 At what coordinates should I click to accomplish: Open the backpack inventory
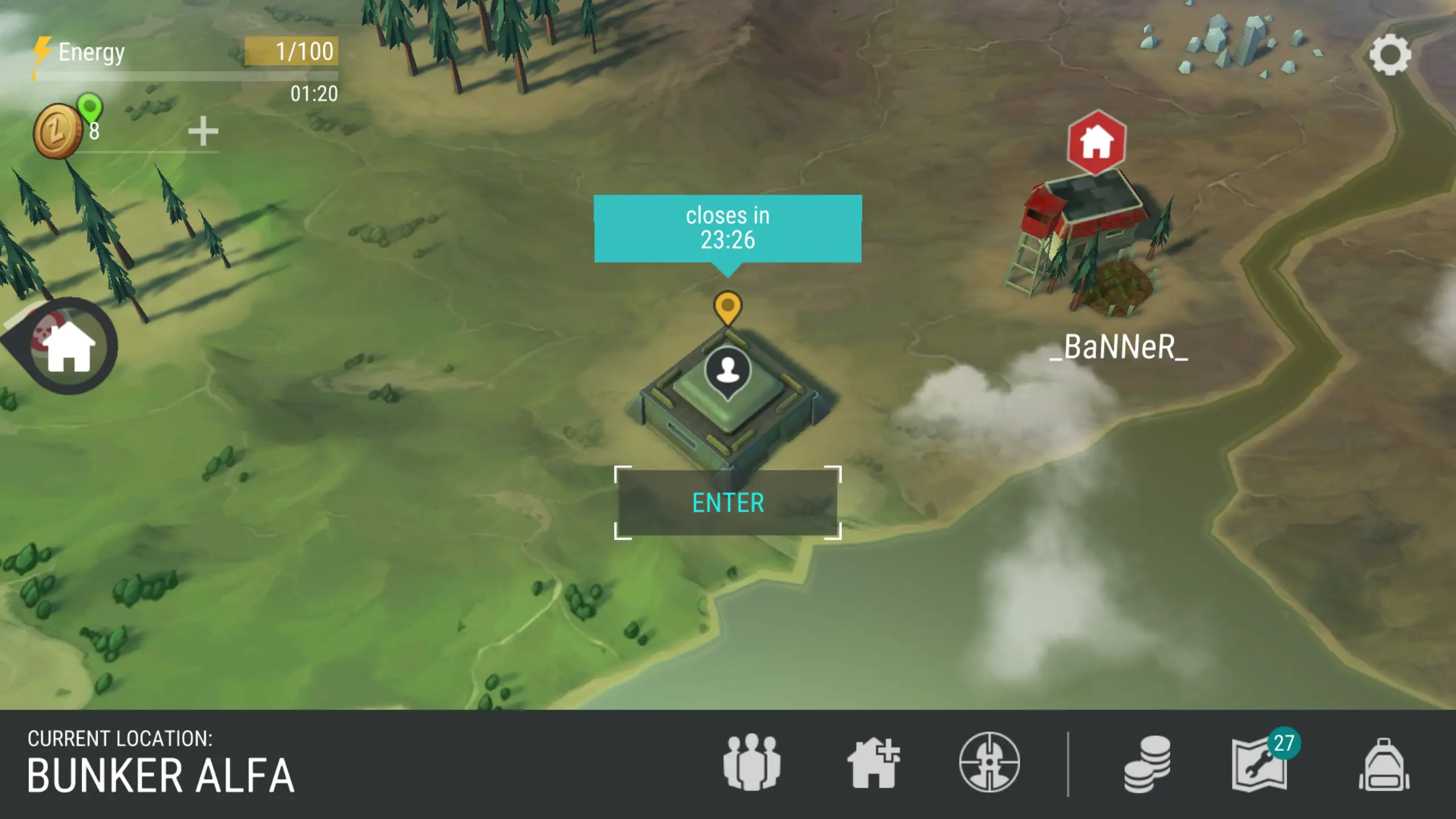(x=1384, y=765)
